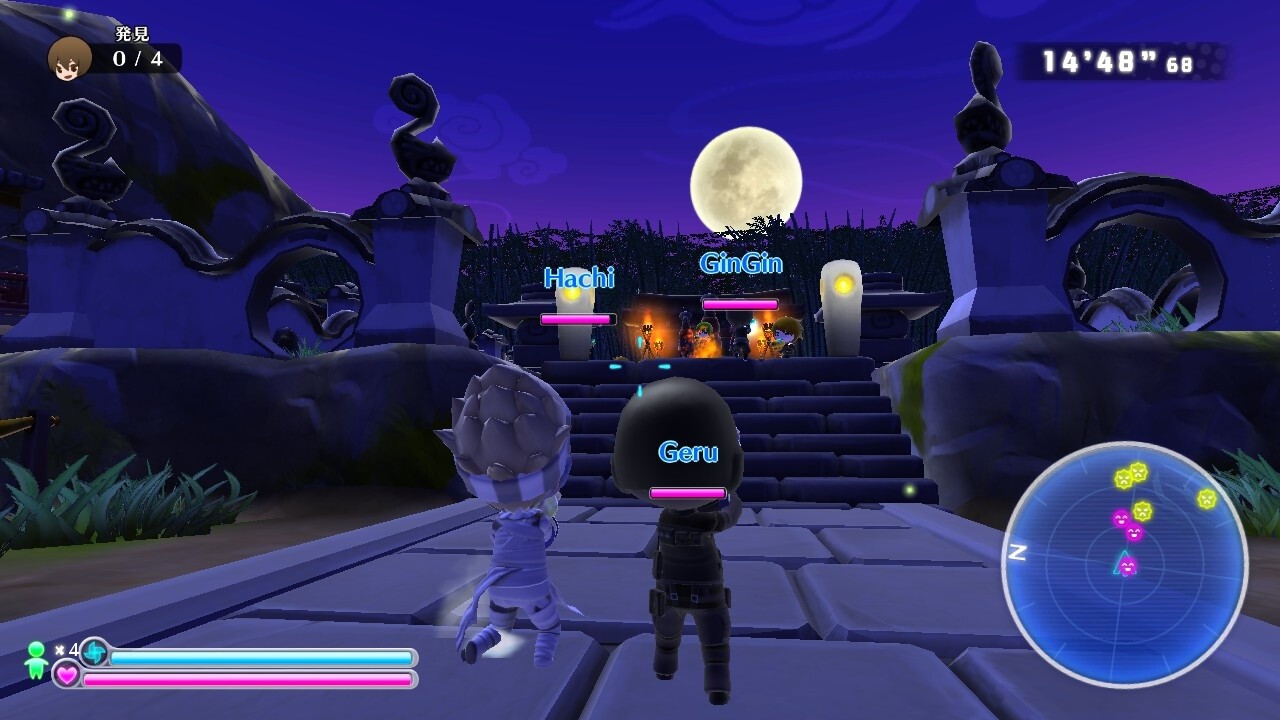
Task: Click the blue crosshair energy icon
Action: 95,653
